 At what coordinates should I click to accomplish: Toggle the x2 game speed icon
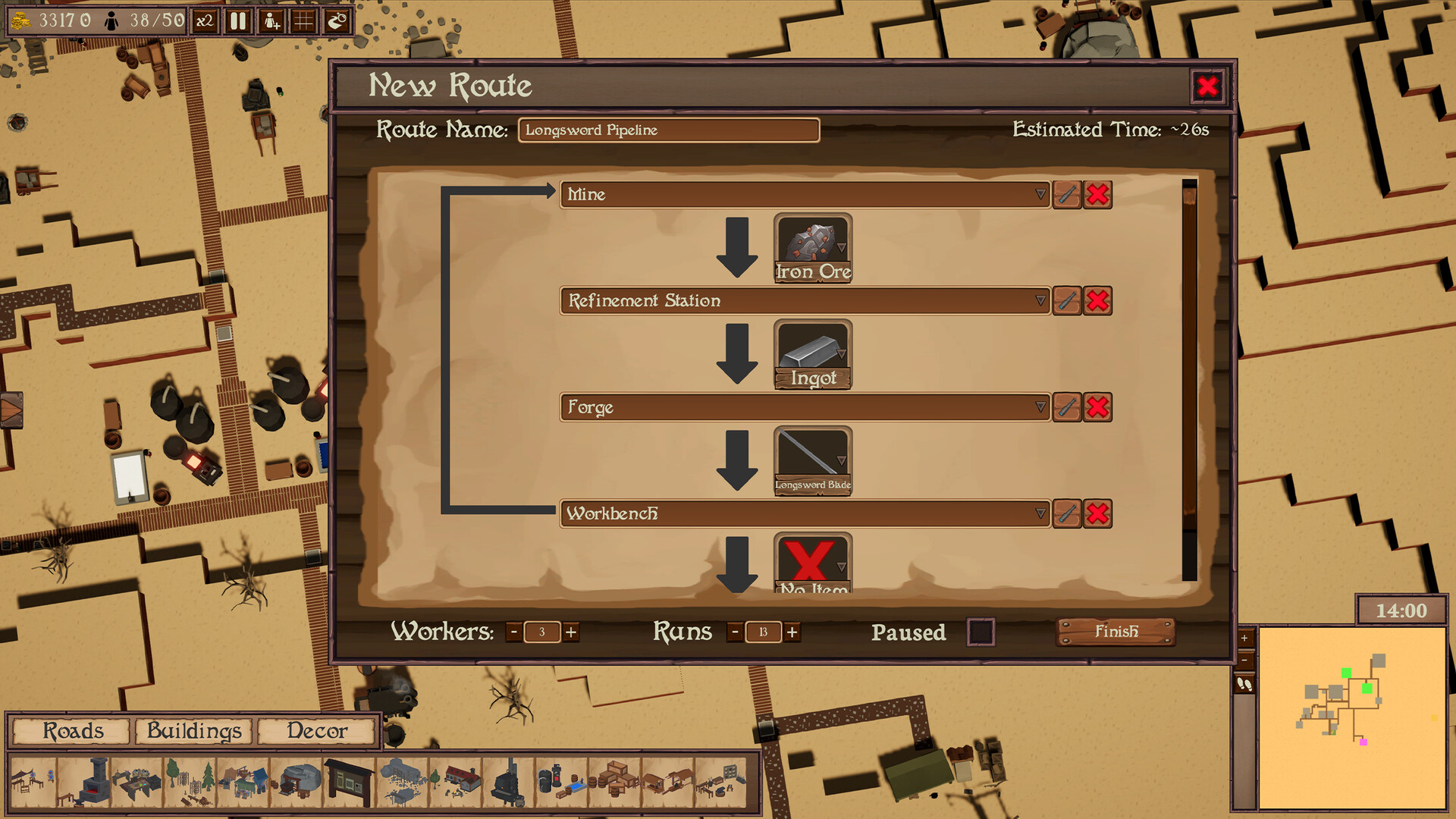[205, 21]
